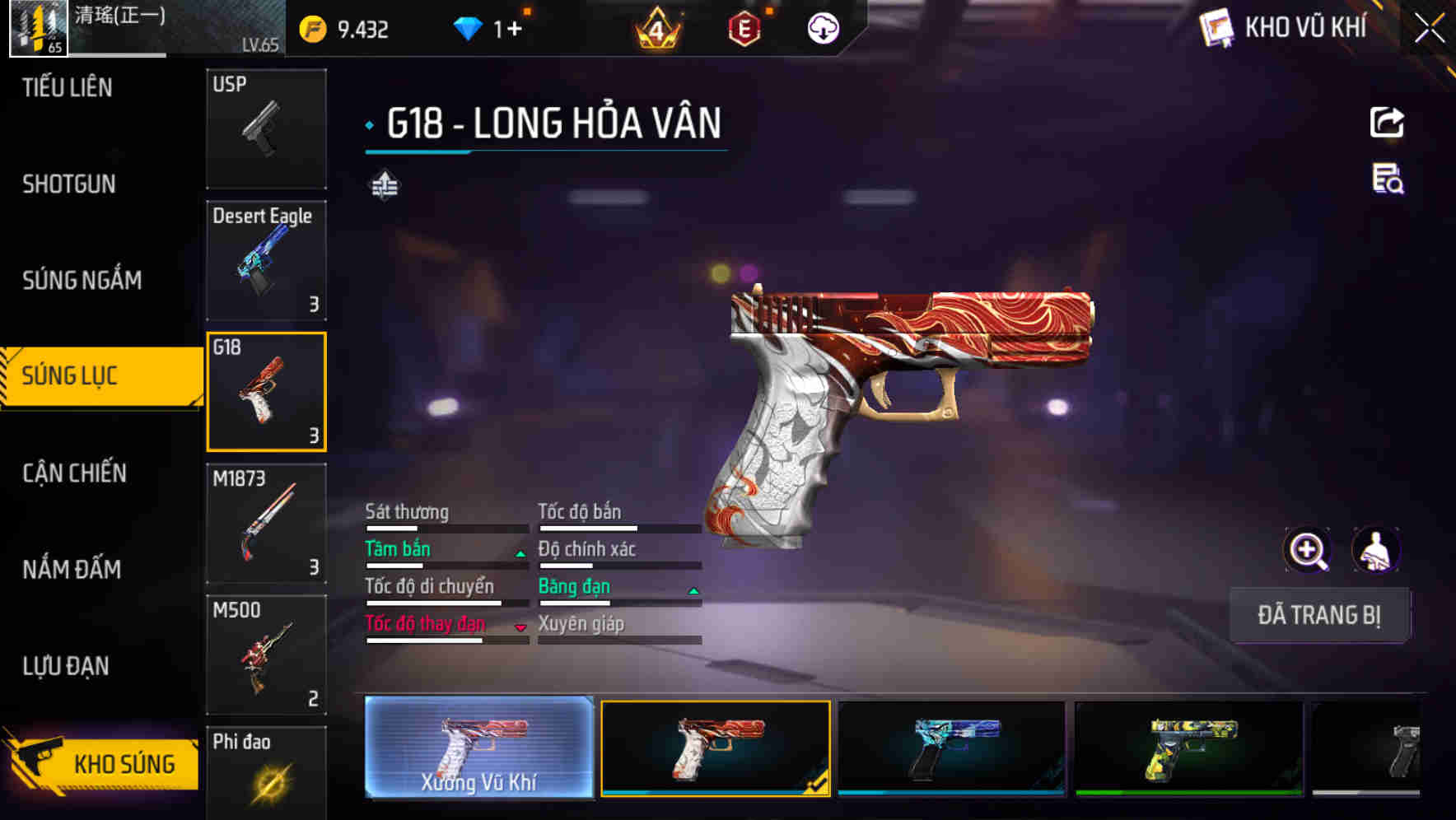Switch to the SHOTGUN category
This screenshot has width=1456, height=820.
click(69, 184)
